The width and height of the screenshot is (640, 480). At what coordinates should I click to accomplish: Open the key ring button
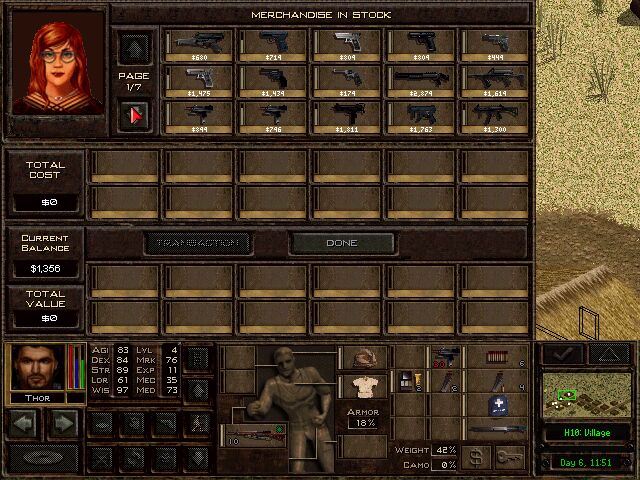(x=510, y=457)
